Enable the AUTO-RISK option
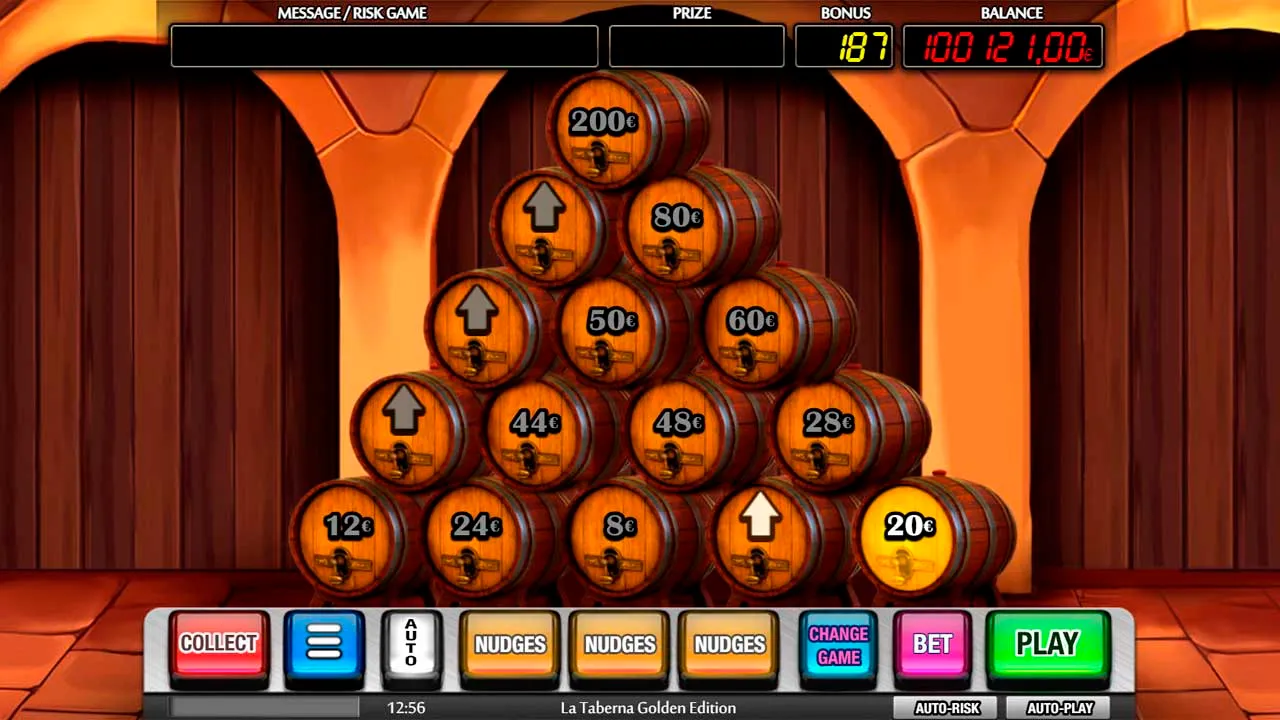This screenshot has height=720, width=1280. coord(946,708)
